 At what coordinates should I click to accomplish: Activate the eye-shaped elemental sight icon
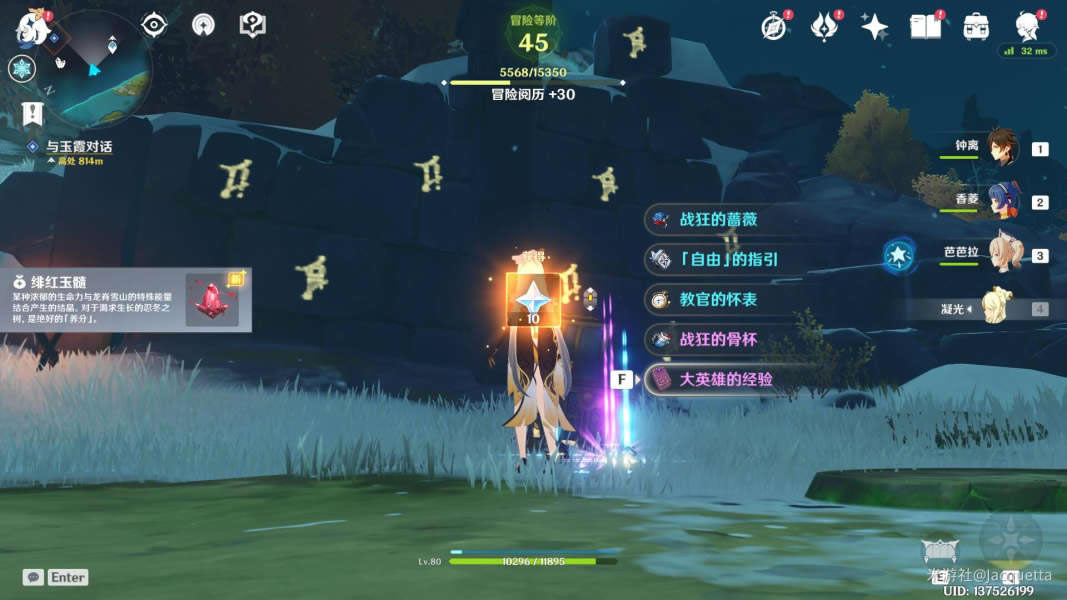click(x=154, y=25)
